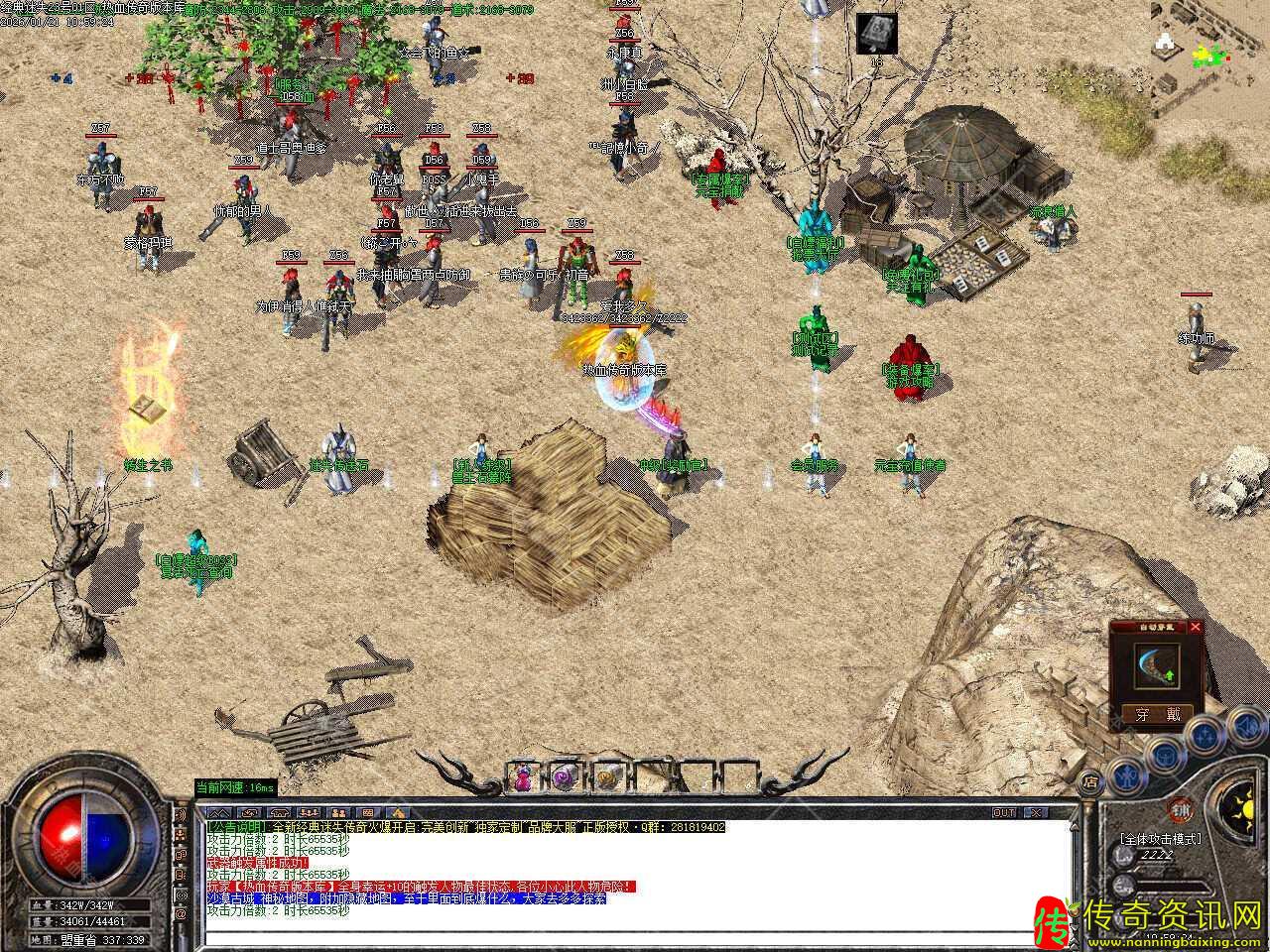Click the book buff icon

pyautogui.click(x=876, y=33)
